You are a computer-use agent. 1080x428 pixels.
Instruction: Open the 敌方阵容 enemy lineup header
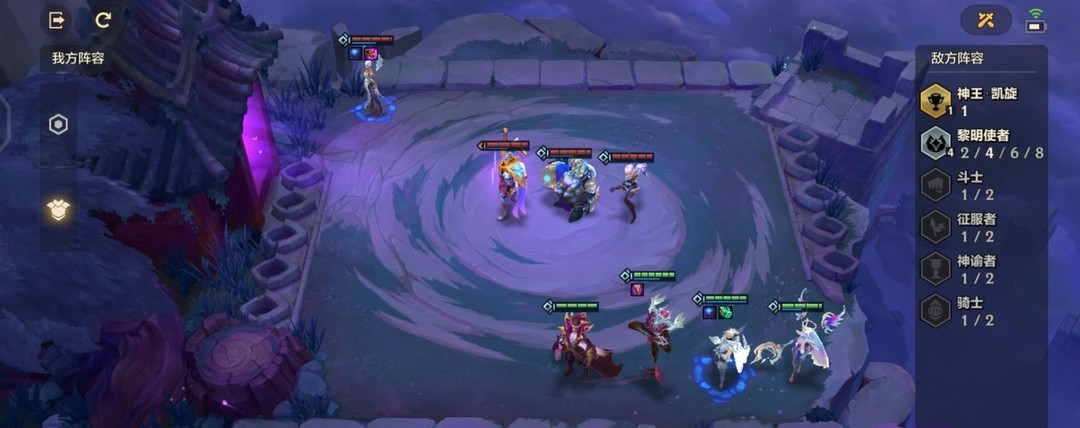[x=958, y=60]
